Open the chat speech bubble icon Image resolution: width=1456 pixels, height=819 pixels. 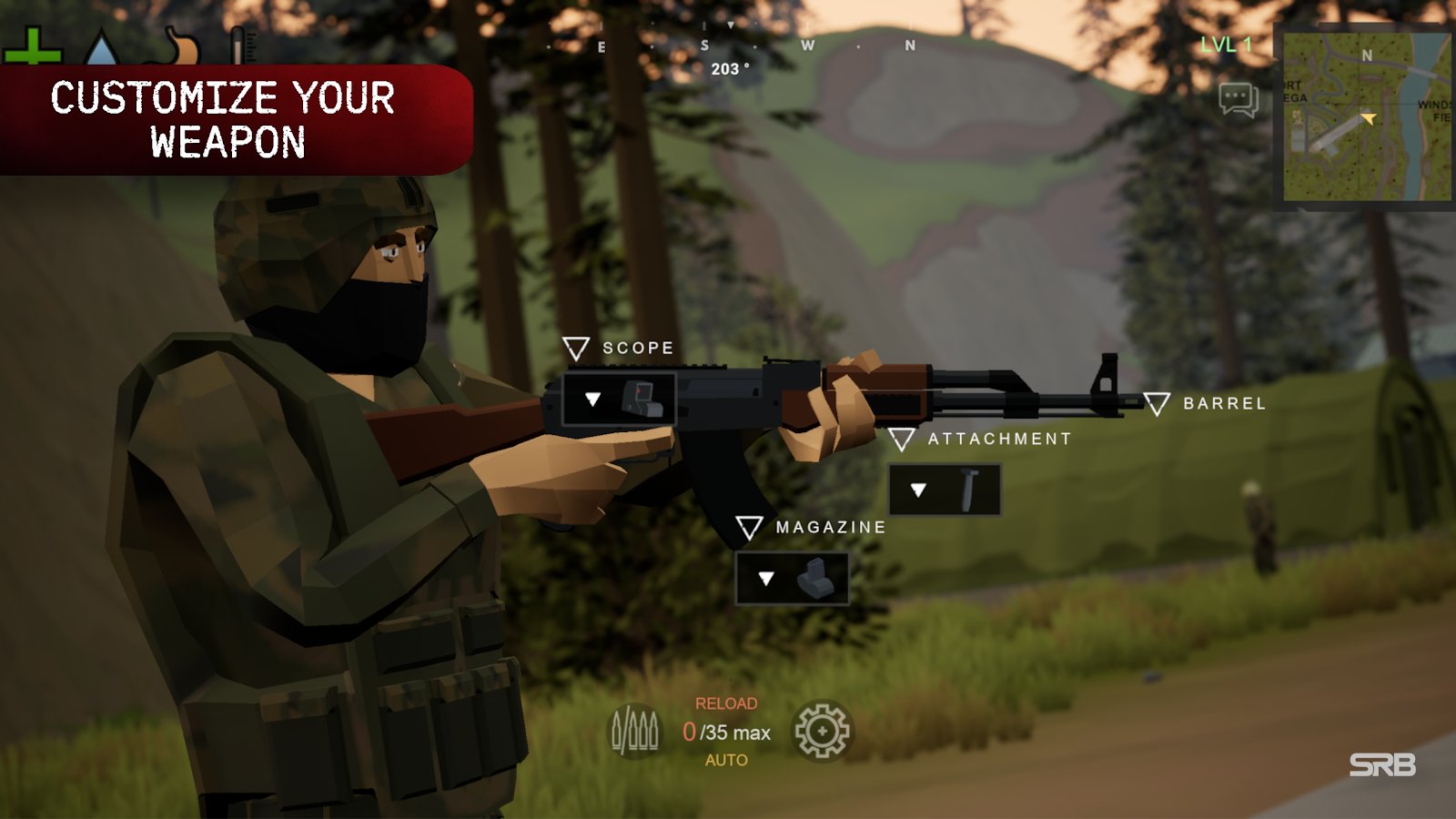point(1238,99)
